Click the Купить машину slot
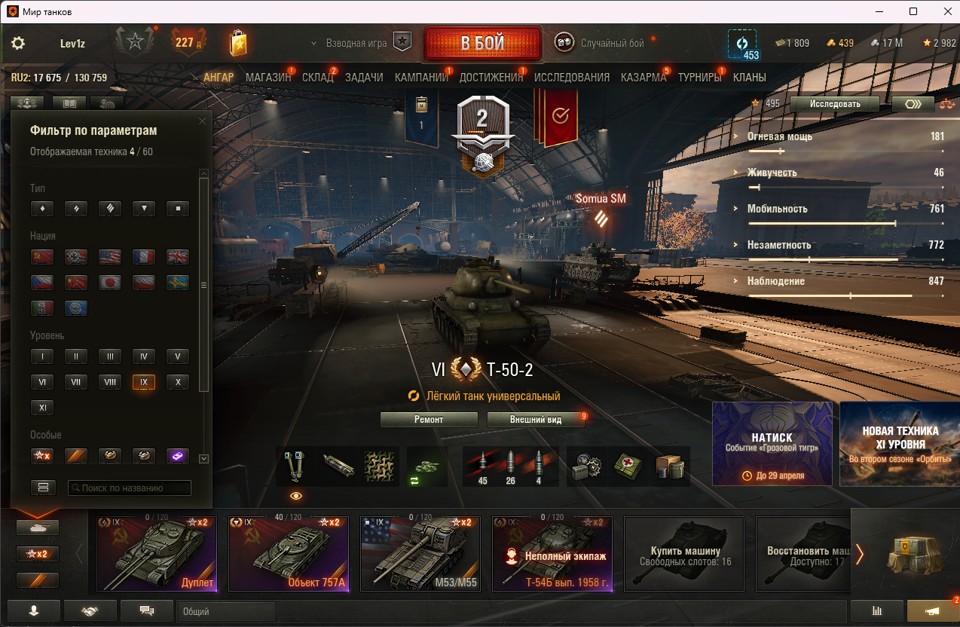This screenshot has height=627, width=960. 684,553
